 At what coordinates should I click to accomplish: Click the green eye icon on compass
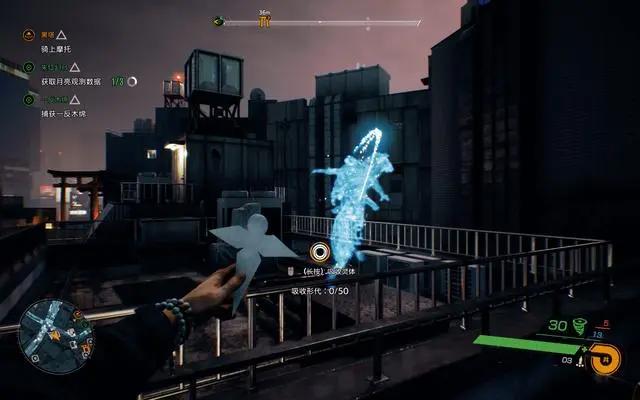[x=218, y=20]
